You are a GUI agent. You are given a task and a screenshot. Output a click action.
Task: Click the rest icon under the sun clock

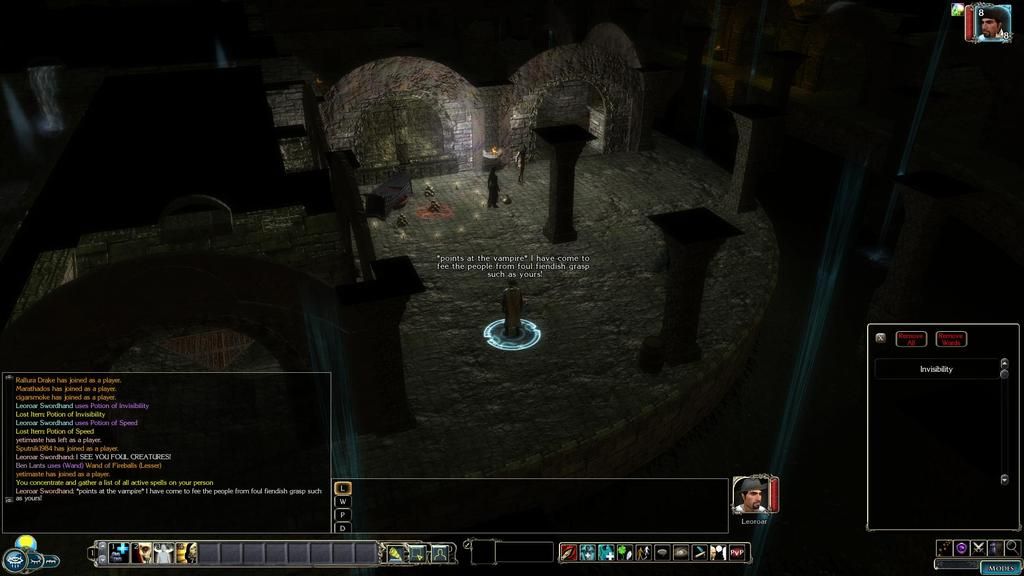[38, 562]
